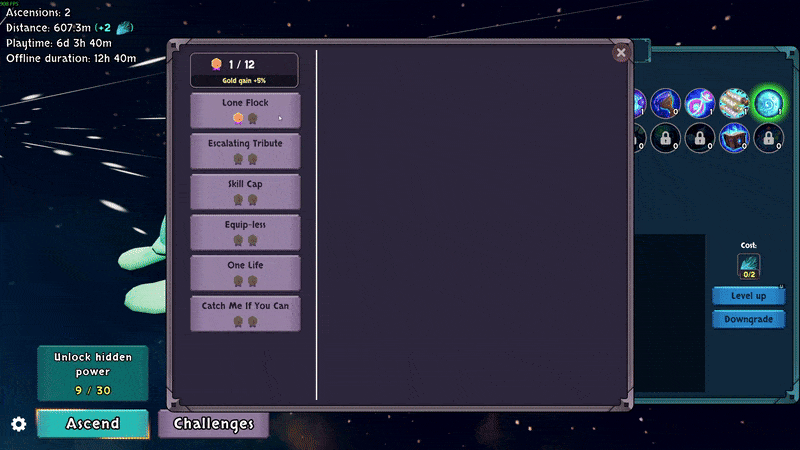Close the challenges window
Viewport: 800px width, 450px height.
[621, 53]
